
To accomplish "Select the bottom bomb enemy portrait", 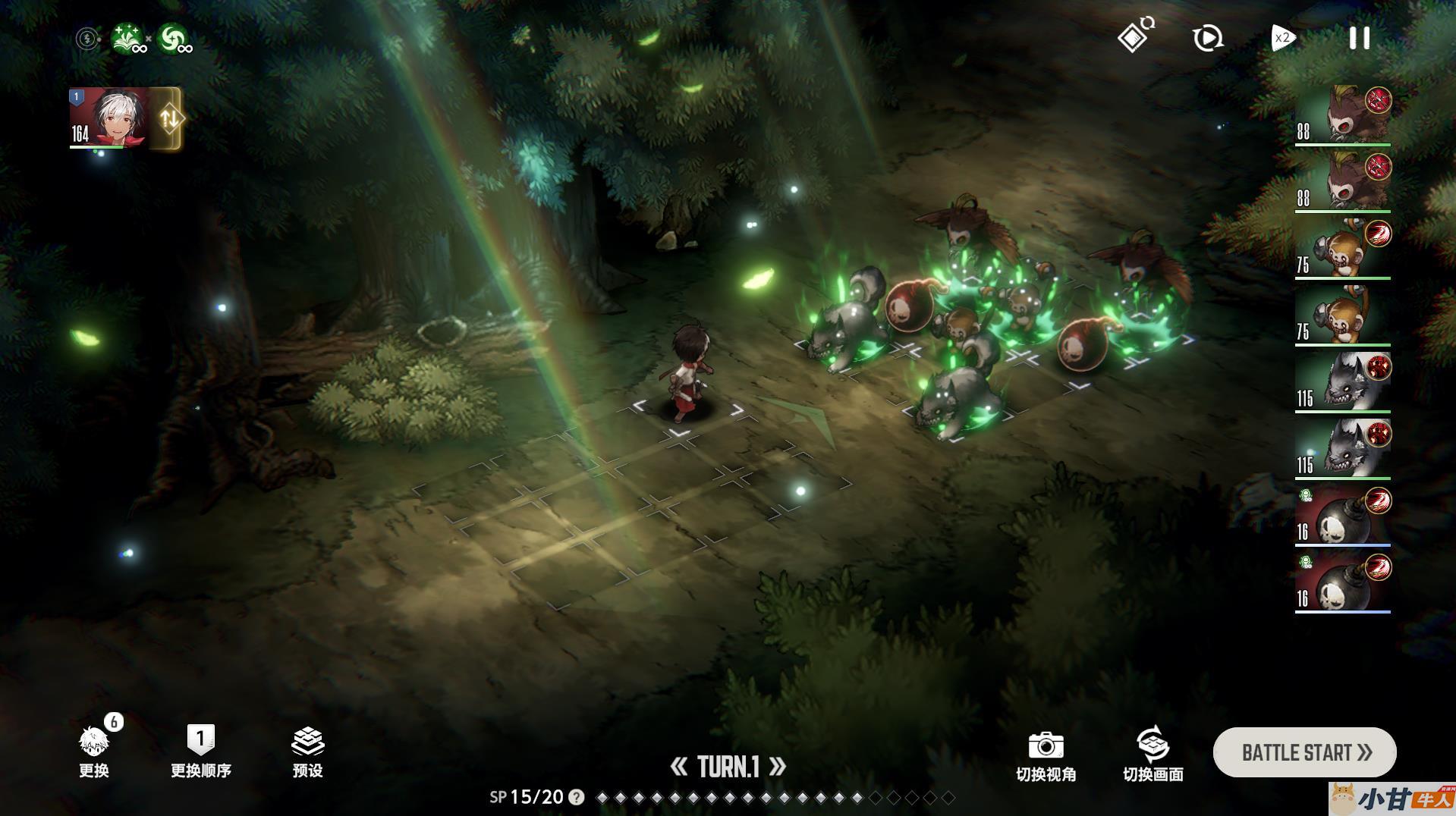I will tap(1343, 582).
